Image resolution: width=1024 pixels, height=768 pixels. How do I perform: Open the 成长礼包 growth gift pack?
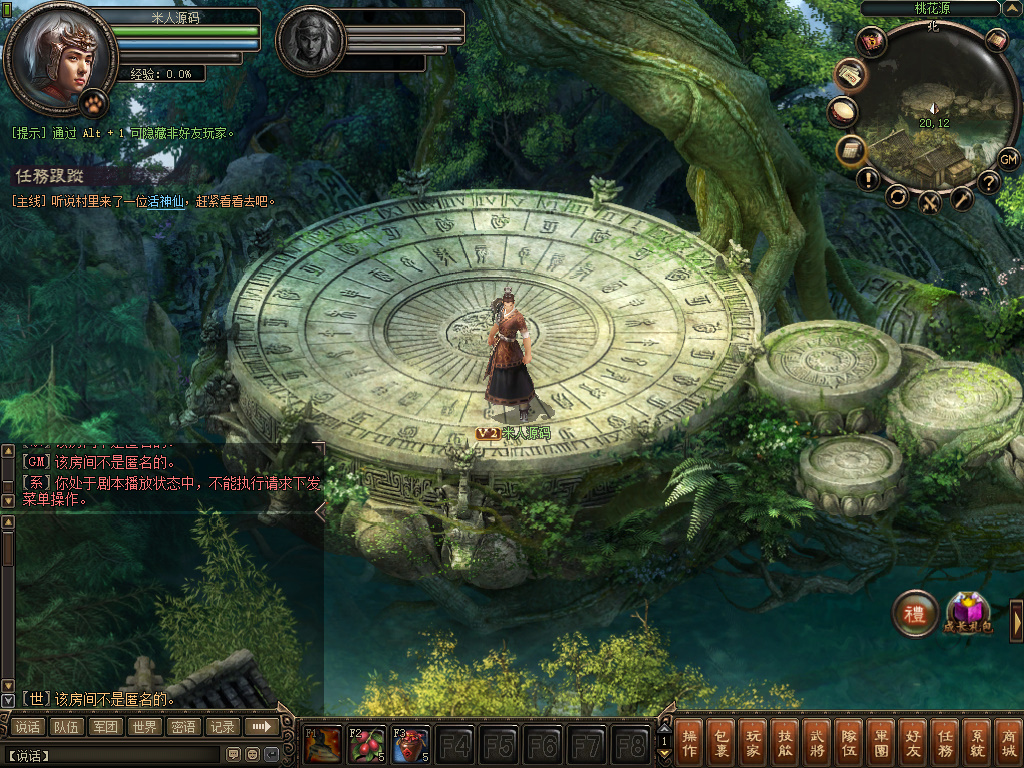point(968,613)
